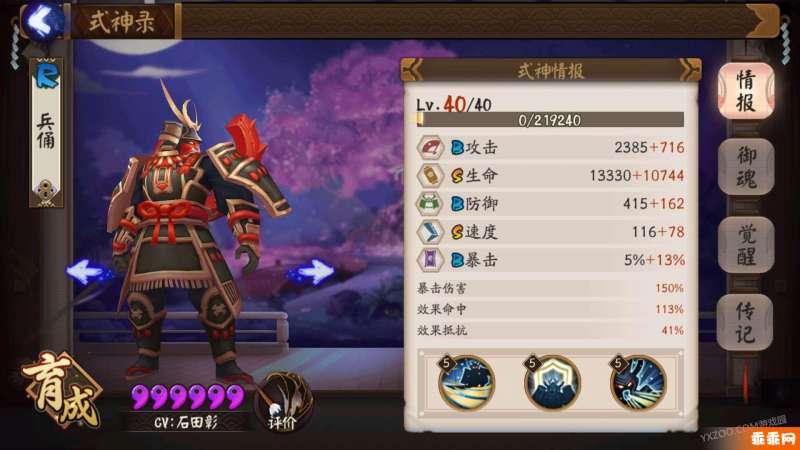Viewport: 800px width, 450px height.
Task: Switch to the 情报 info tab
Action: [x=746, y=91]
